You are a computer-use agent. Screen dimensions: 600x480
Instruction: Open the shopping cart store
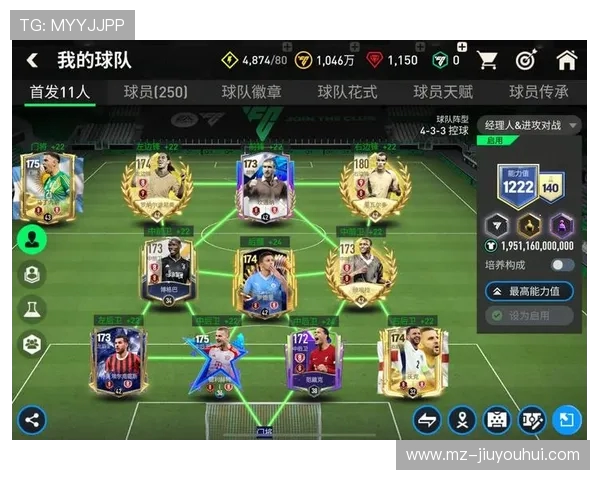coord(488,60)
